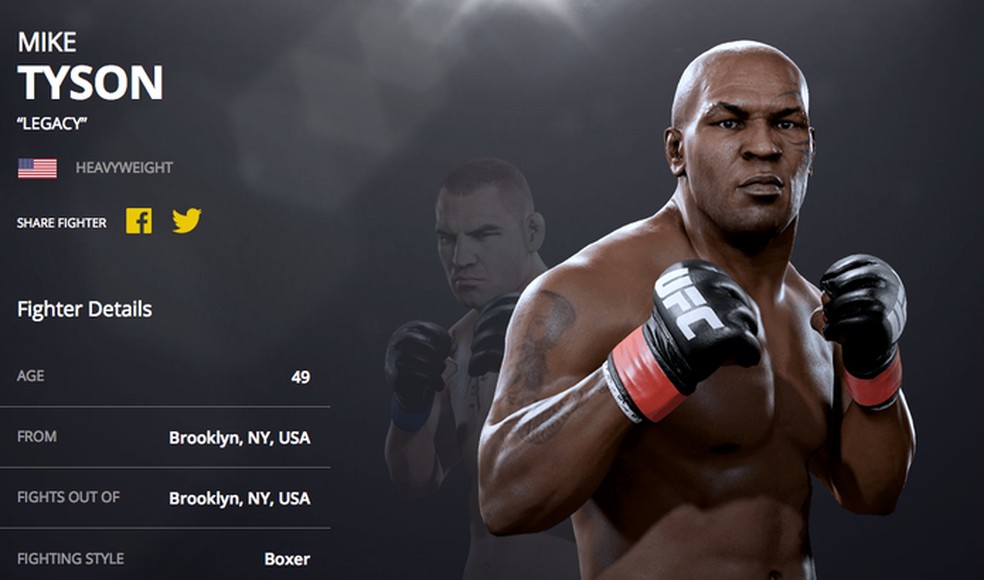Share fighter on Facebook
Viewport: 984px width, 580px height.
click(x=139, y=221)
